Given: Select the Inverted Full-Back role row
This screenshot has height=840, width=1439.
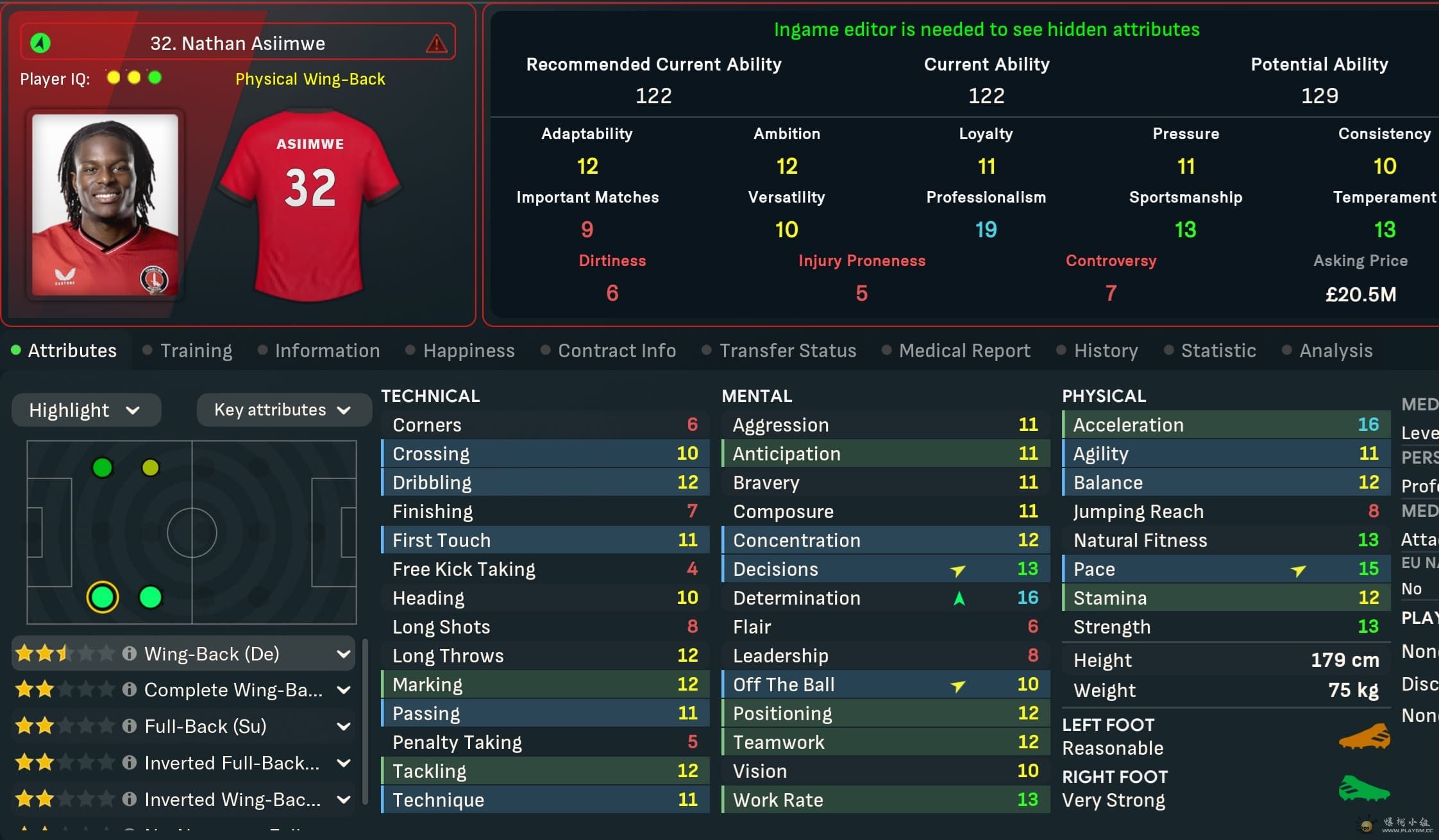Looking at the screenshot, I should click(x=231, y=763).
